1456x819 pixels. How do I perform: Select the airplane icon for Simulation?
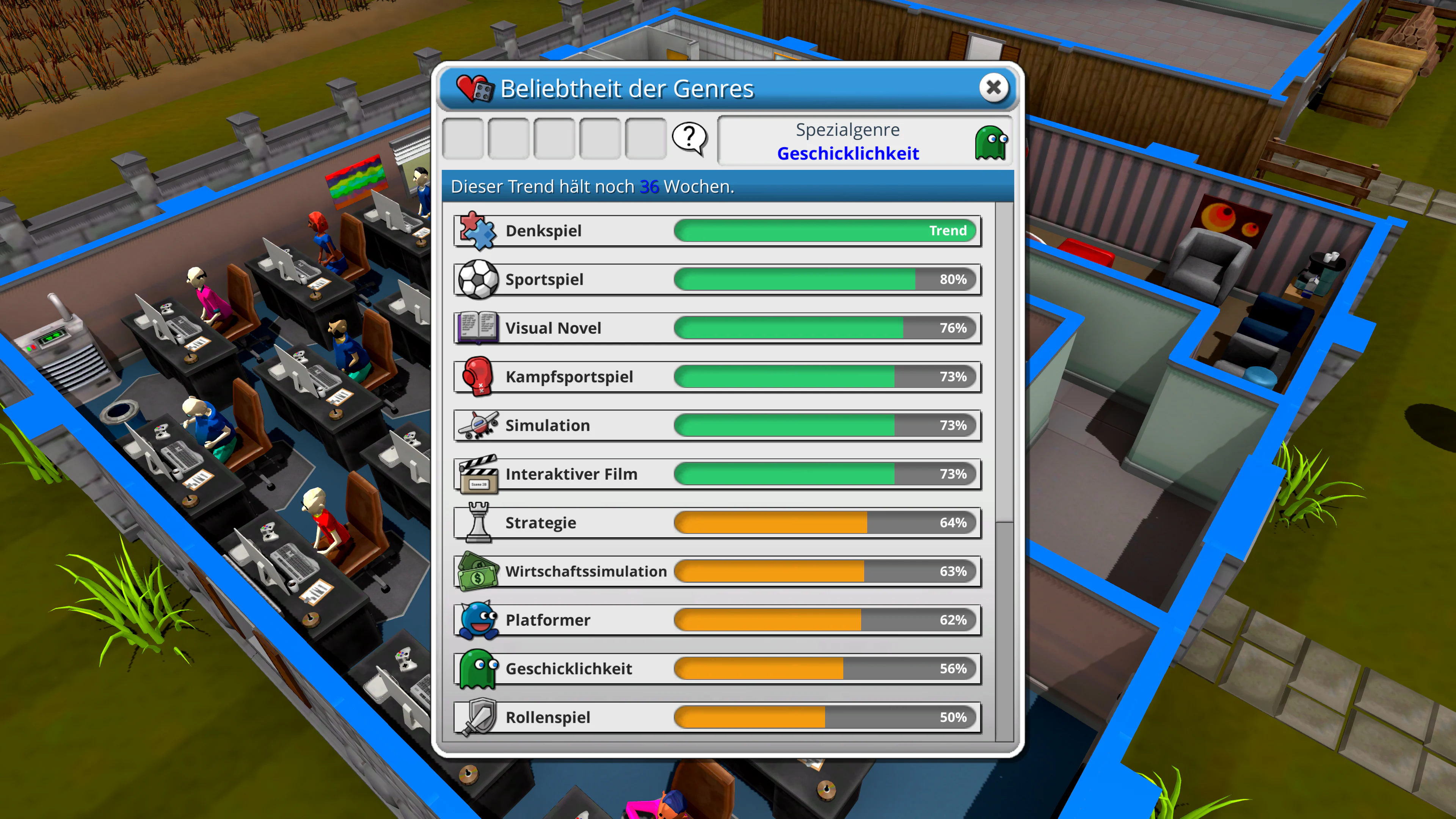click(478, 425)
